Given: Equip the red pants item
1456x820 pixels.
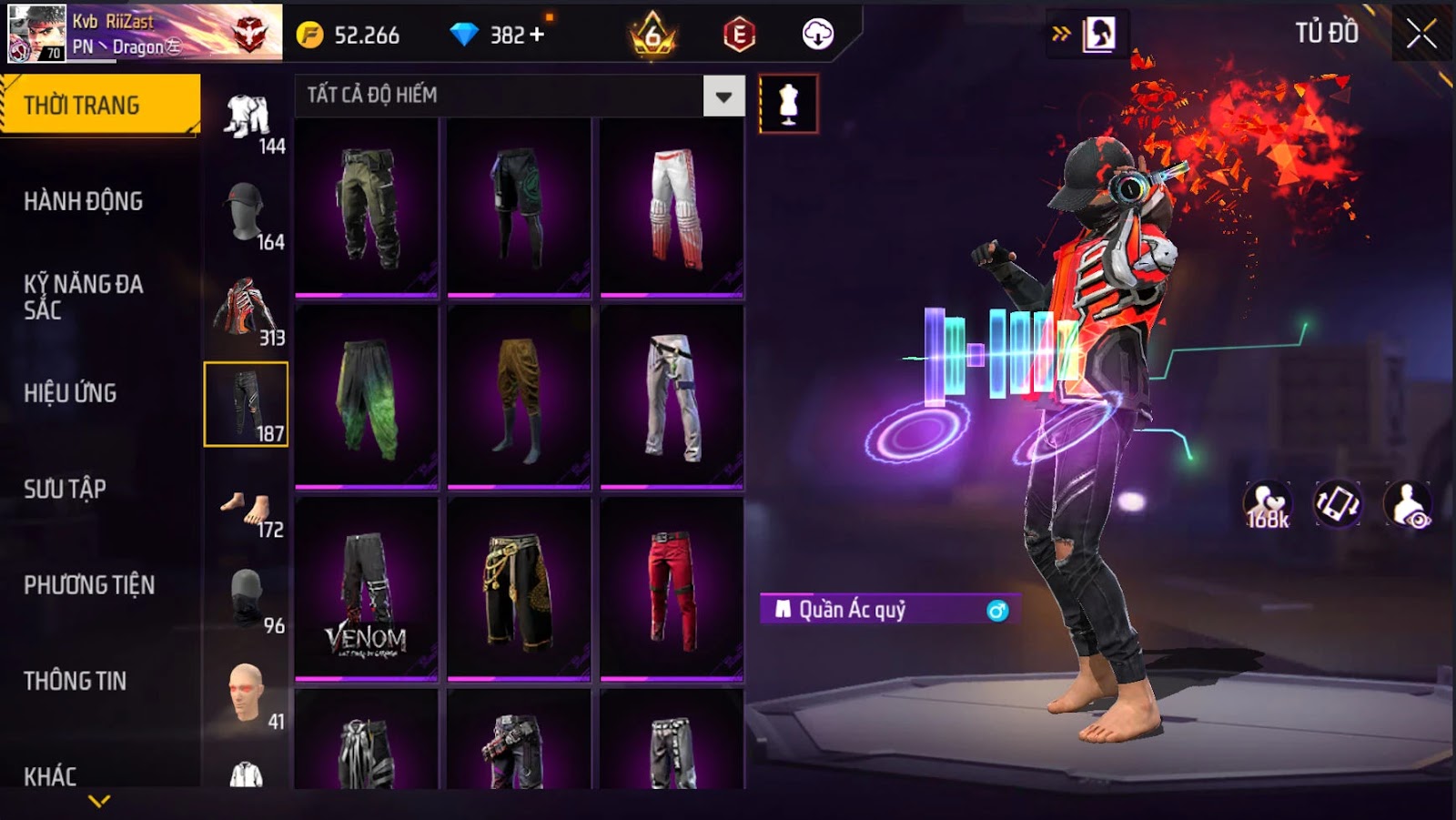Looking at the screenshot, I should pyautogui.click(x=672, y=589).
